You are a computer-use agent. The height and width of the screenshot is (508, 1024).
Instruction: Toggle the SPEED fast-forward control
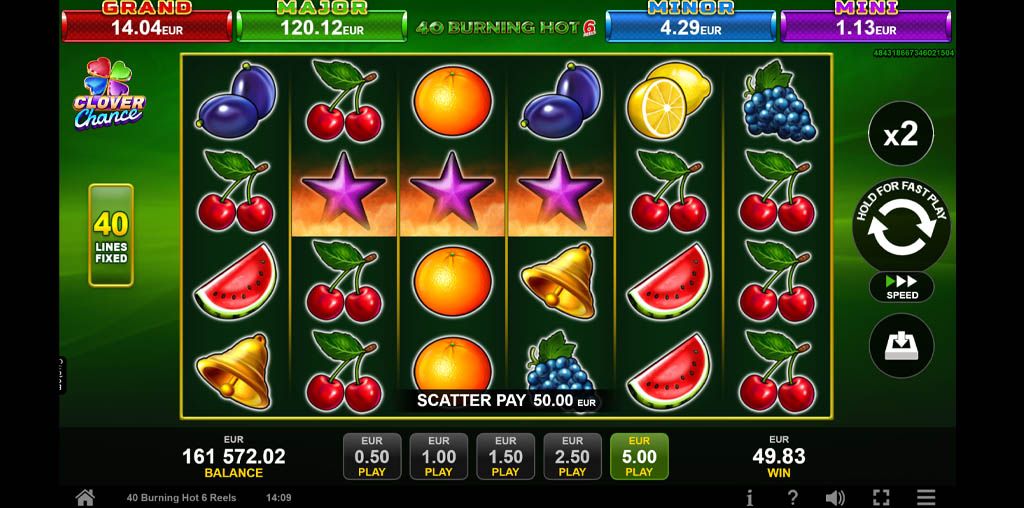901,288
